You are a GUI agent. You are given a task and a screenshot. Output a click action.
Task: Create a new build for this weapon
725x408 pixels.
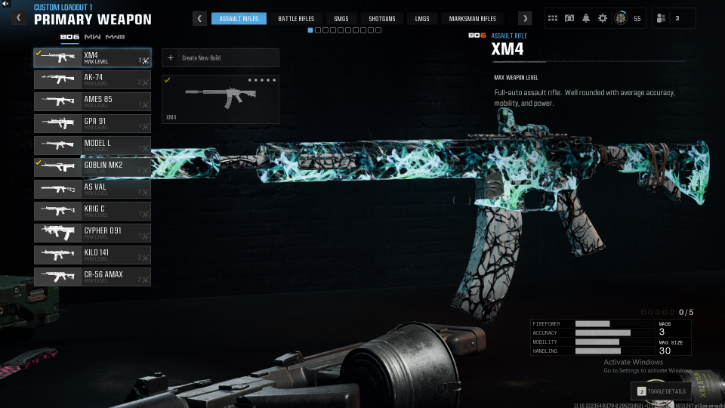pyautogui.click(x=220, y=58)
